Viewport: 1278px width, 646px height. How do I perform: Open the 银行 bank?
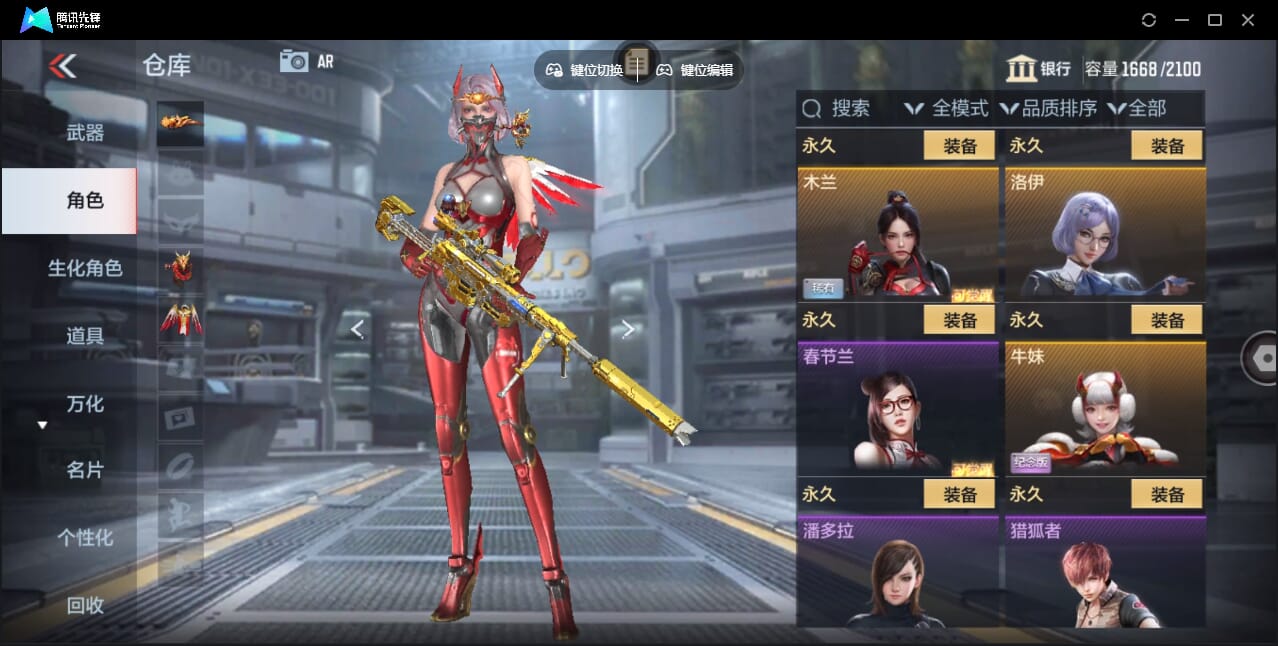click(1038, 69)
